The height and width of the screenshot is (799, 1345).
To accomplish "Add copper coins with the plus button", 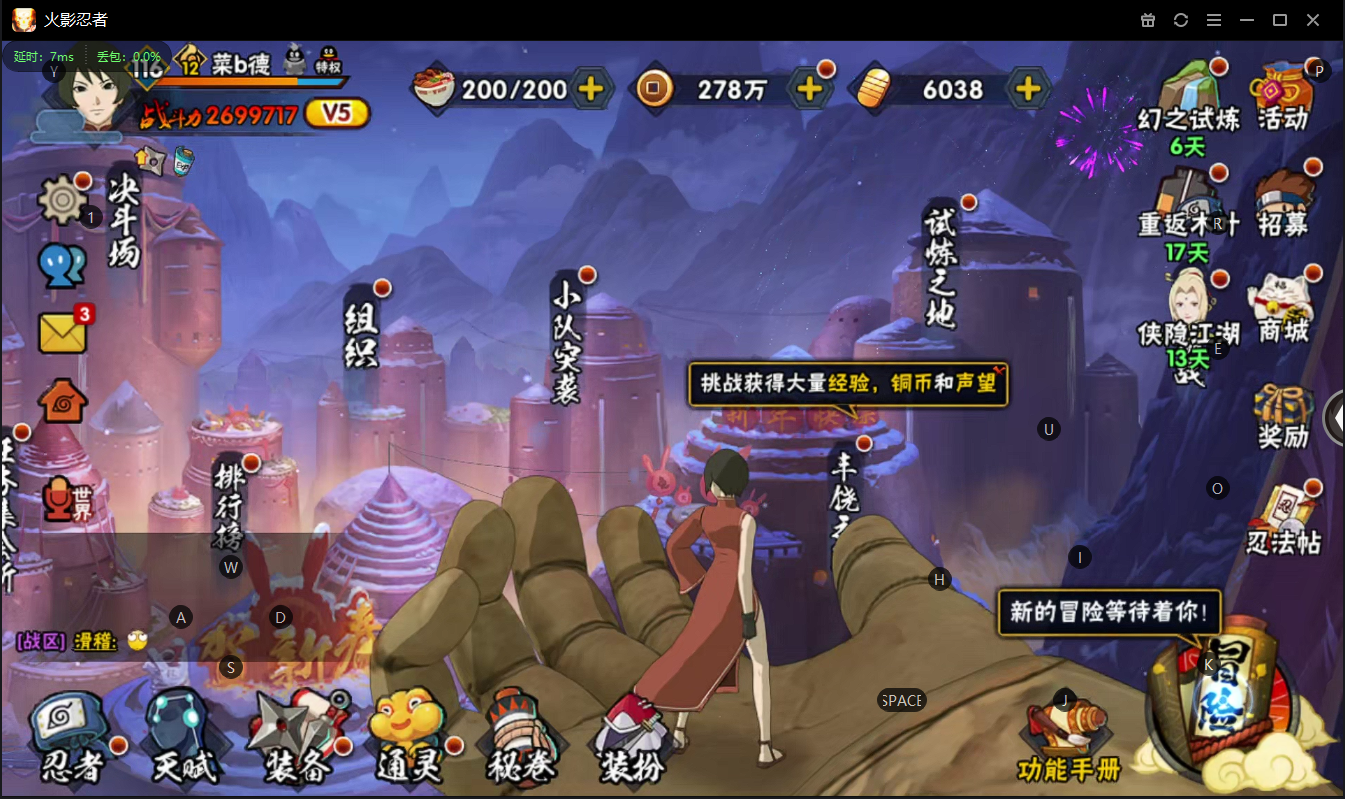I will click(809, 89).
